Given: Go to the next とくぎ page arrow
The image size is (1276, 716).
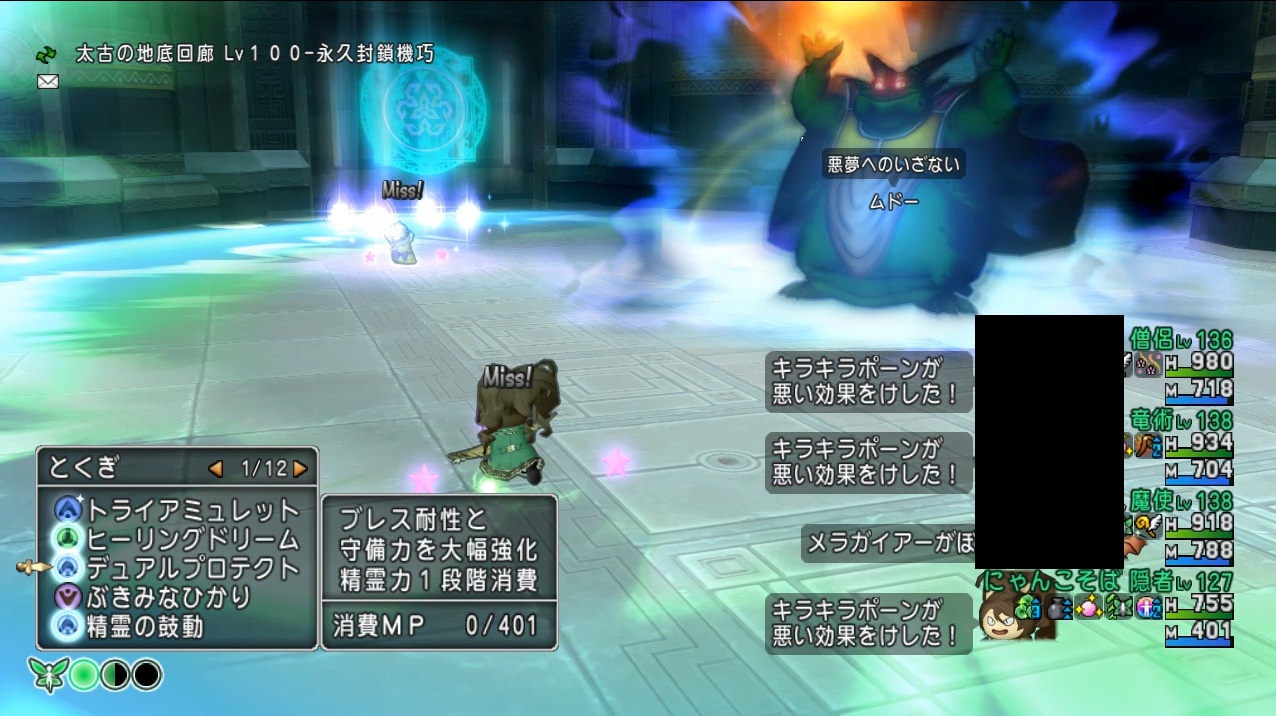Looking at the screenshot, I should (300, 468).
